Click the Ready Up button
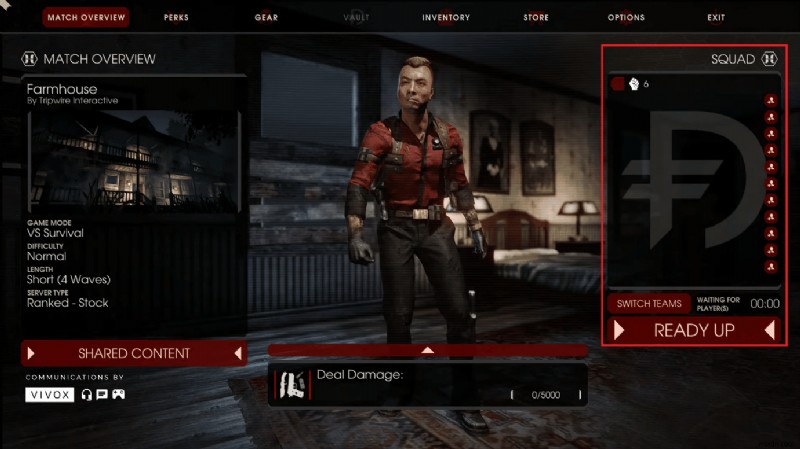This screenshot has width=800, height=449. [694, 330]
